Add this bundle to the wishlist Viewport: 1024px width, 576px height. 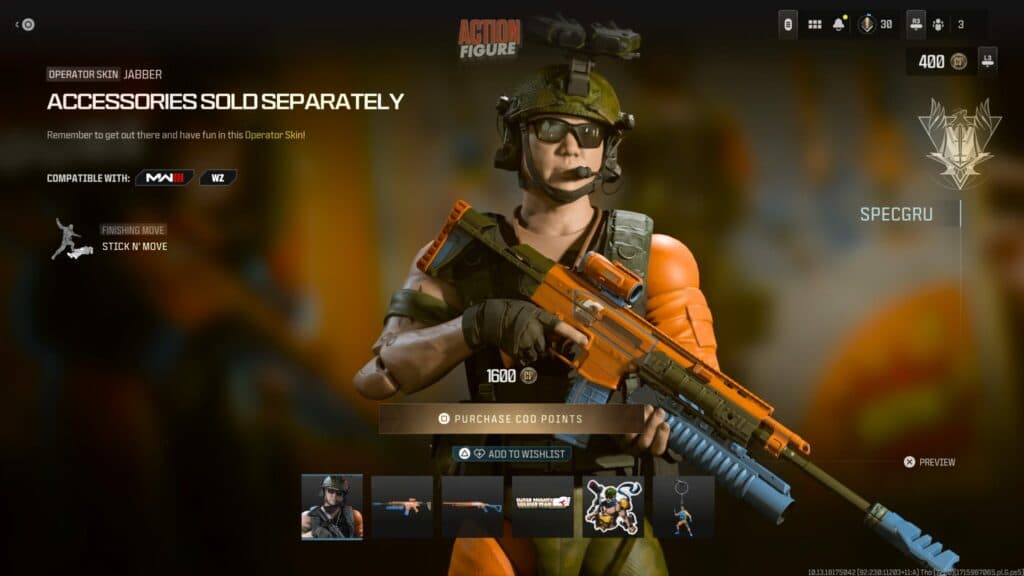(x=511, y=454)
